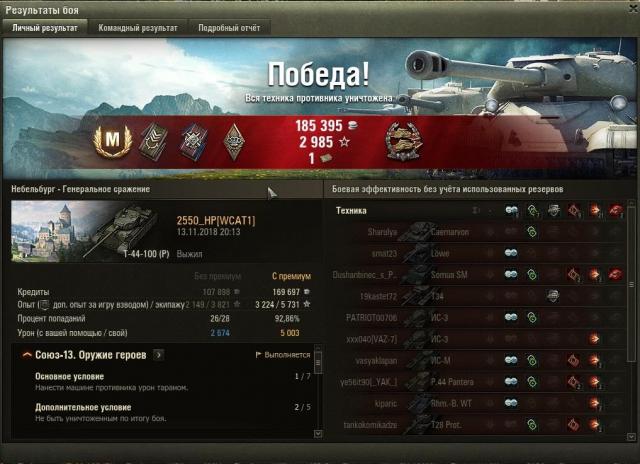Click the 2550_HP[WCAT1] player name
The image size is (640, 464).
[216, 220]
